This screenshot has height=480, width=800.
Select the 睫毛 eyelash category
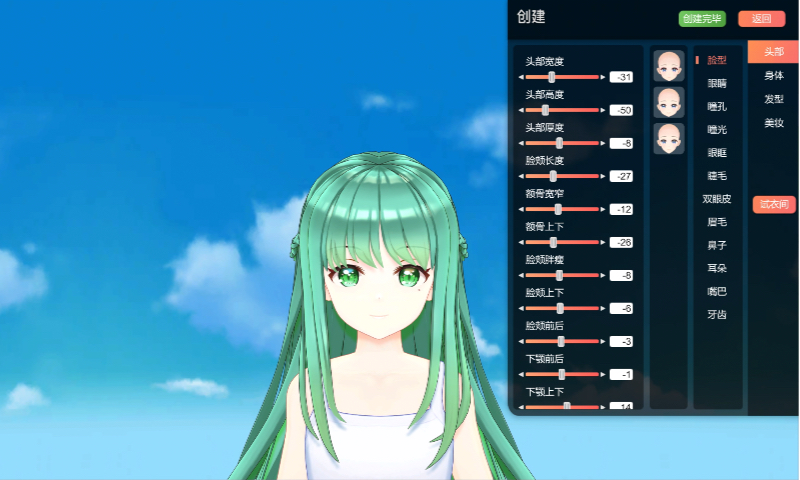717,175
